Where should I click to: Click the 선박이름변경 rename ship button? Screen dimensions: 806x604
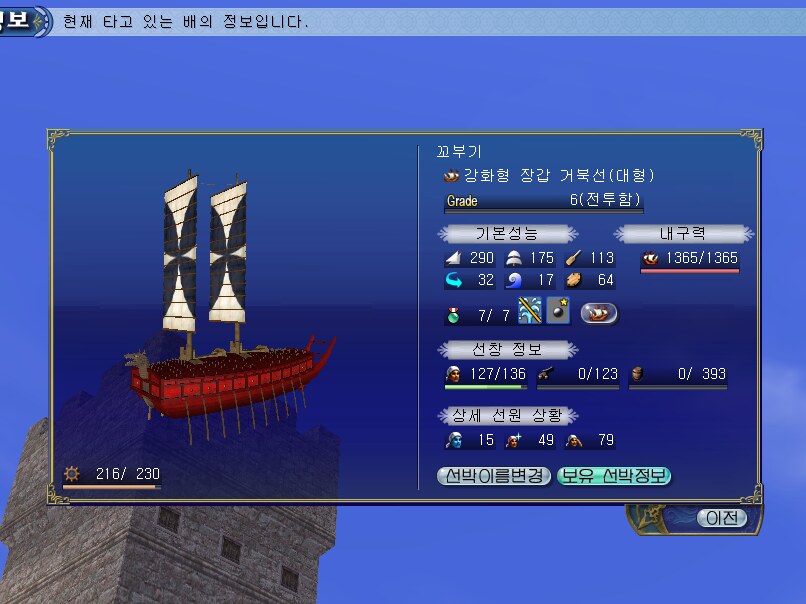point(494,476)
